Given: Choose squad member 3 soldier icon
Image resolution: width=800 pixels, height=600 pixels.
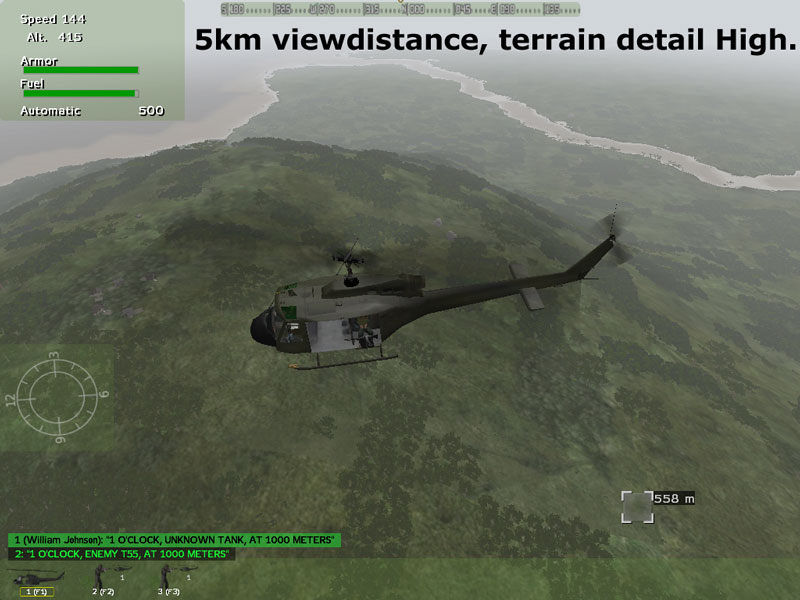Looking at the screenshot, I should click(168, 578).
